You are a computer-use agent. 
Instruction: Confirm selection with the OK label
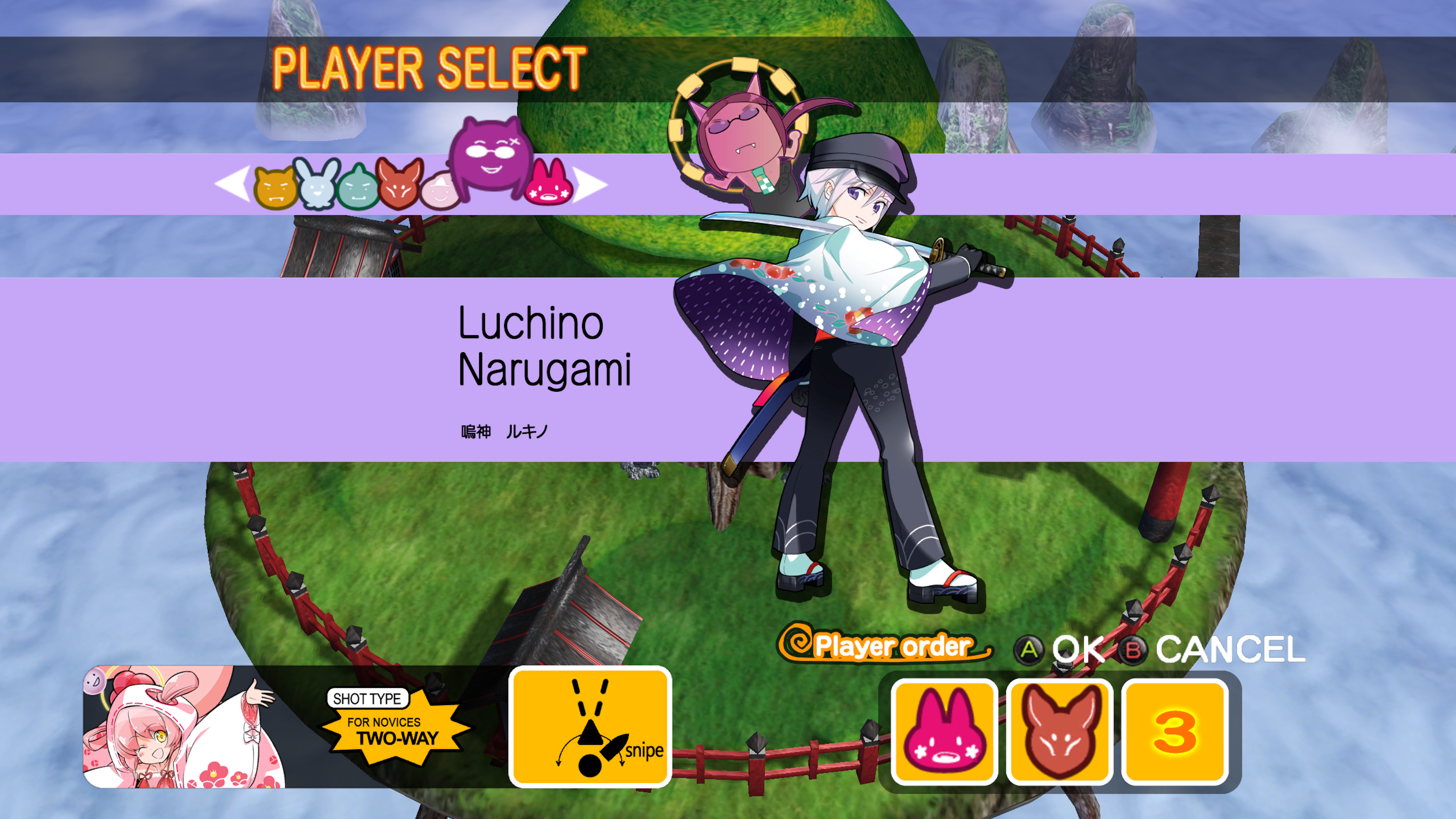pyautogui.click(x=1077, y=650)
